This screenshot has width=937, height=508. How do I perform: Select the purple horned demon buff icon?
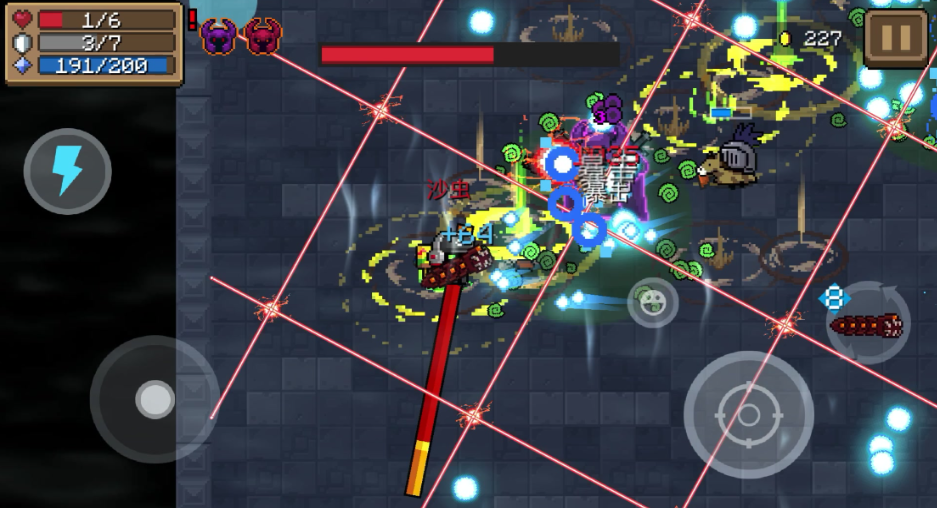point(218,37)
